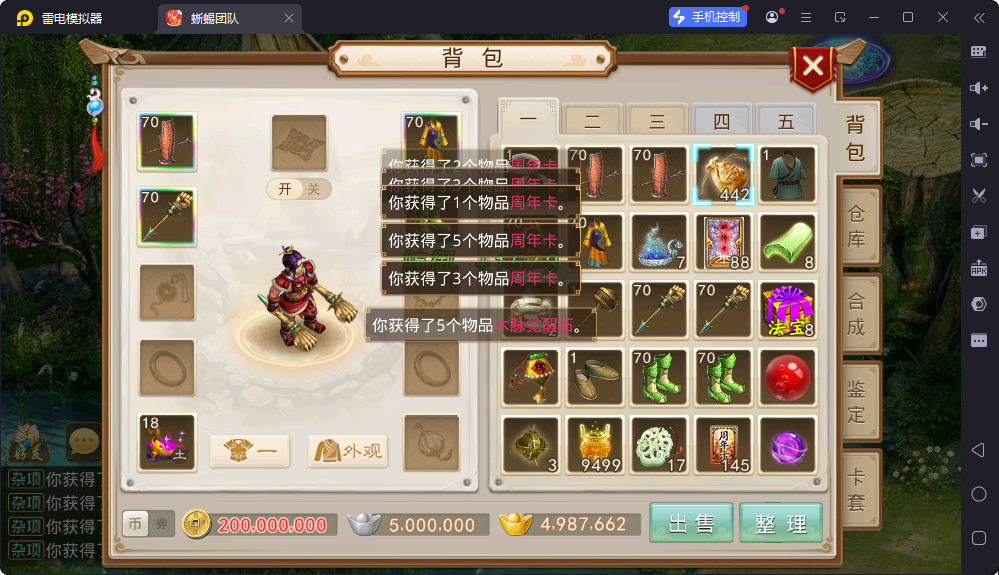Close the backpack window with the red X
999x575 pixels.
pyautogui.click(x=814, y=67)
